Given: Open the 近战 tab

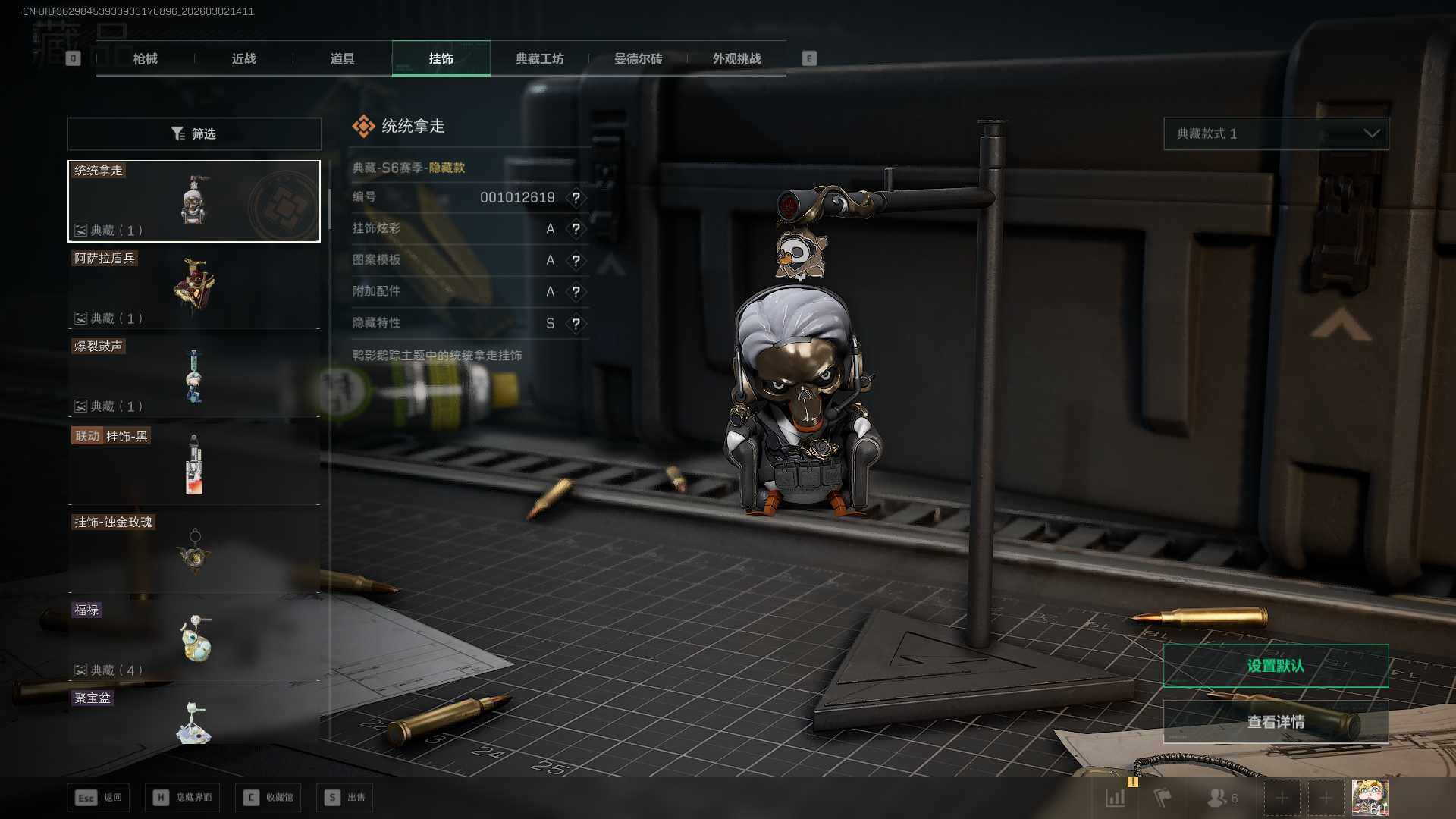Looking at the screenshot, I should click(243, 58).
